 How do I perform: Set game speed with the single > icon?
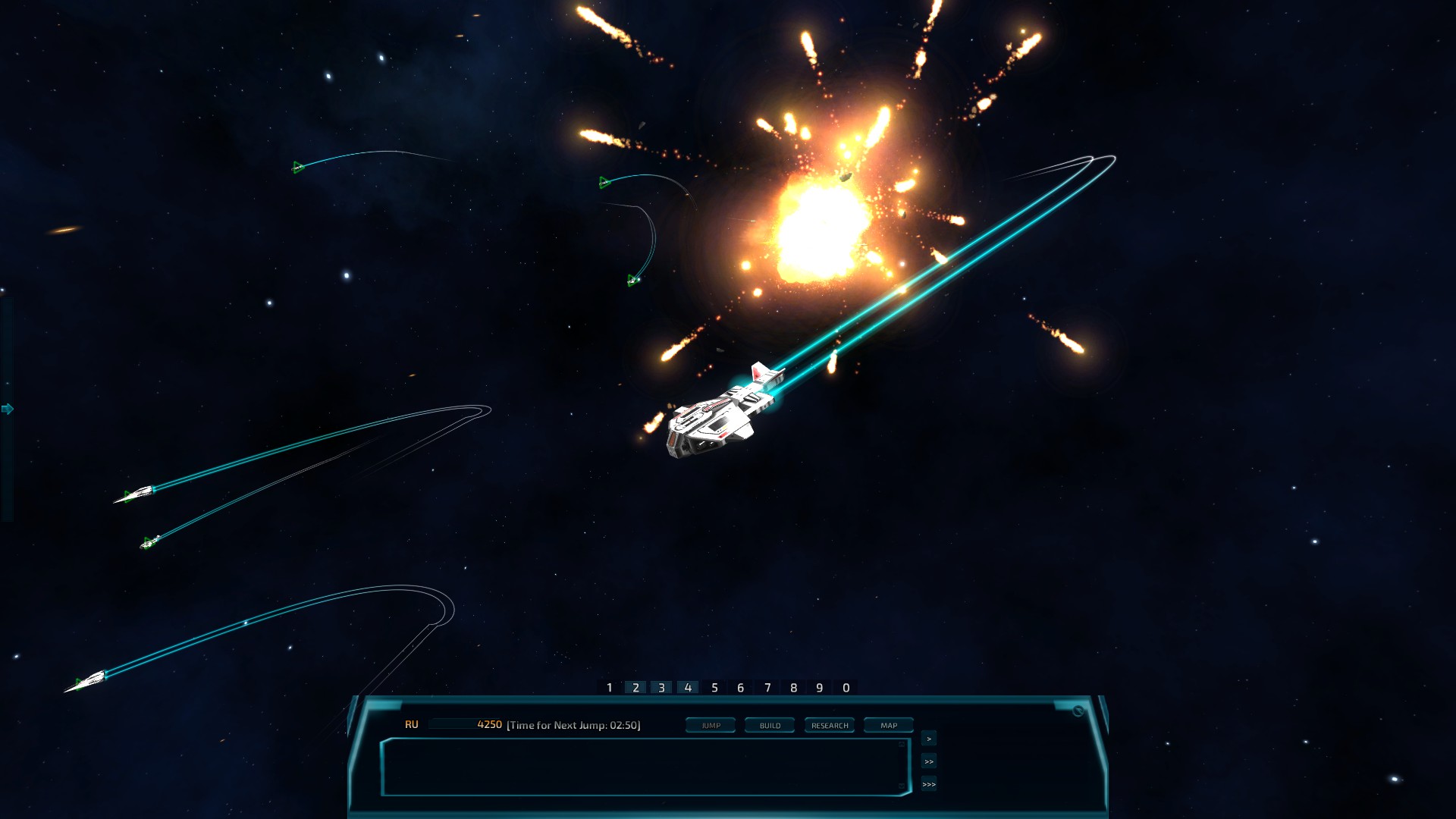click(928, 739)
